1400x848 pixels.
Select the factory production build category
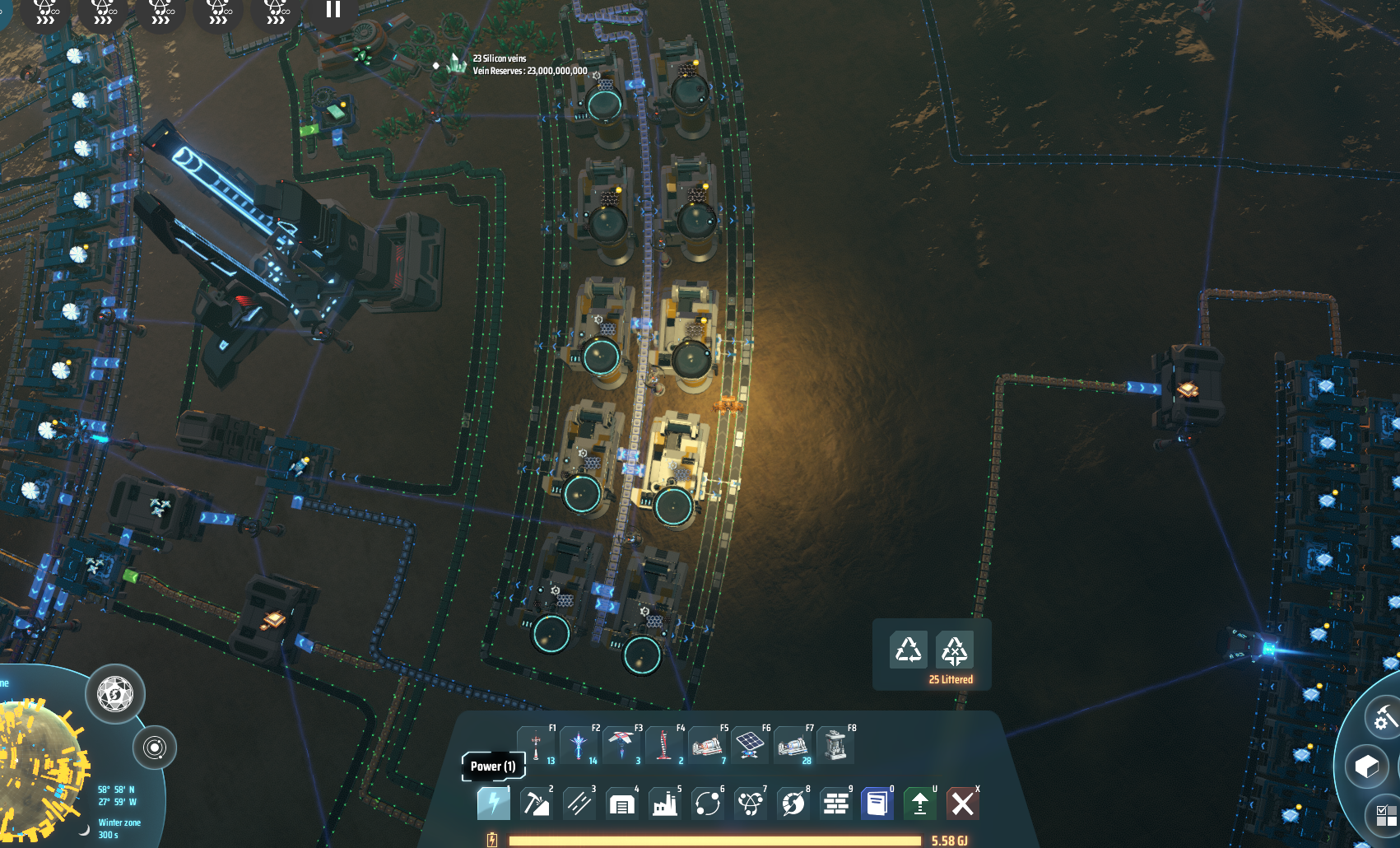[664, 803]
